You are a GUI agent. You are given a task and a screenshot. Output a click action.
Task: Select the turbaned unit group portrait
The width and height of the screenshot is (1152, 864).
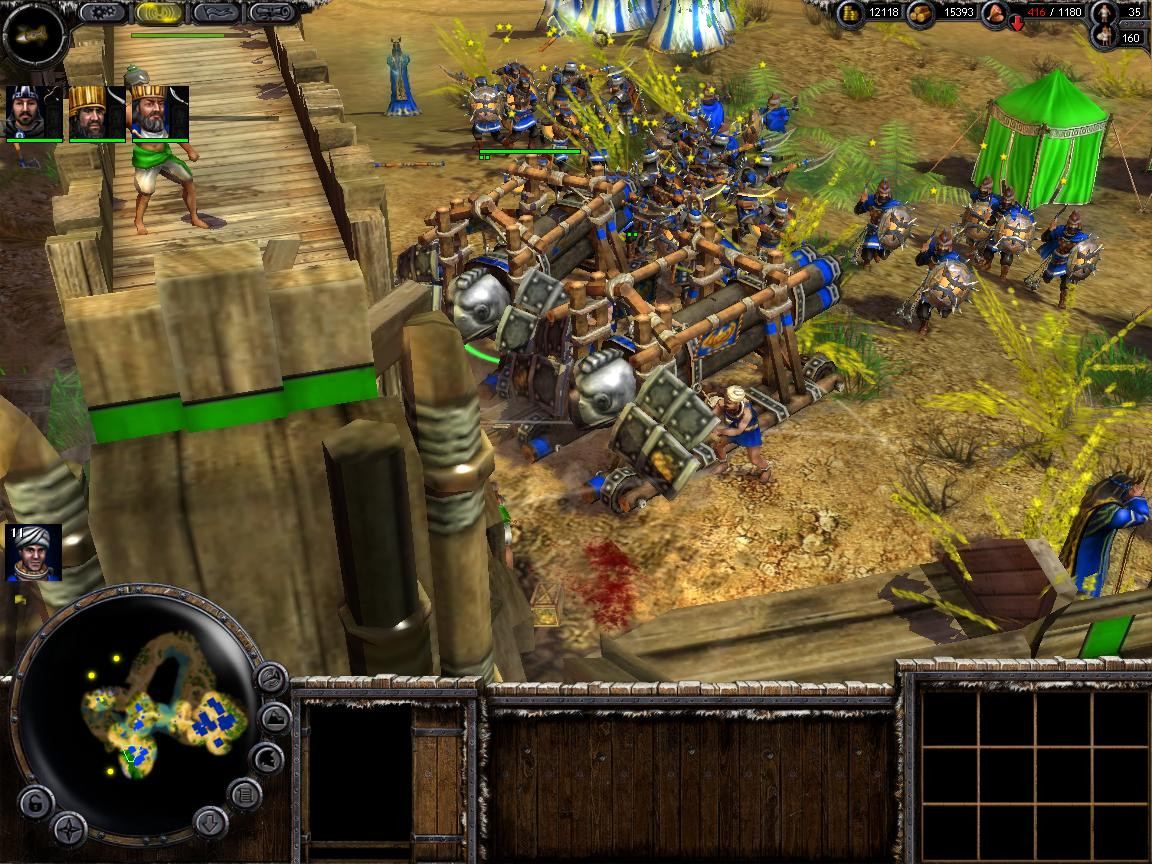coord(33,552)
